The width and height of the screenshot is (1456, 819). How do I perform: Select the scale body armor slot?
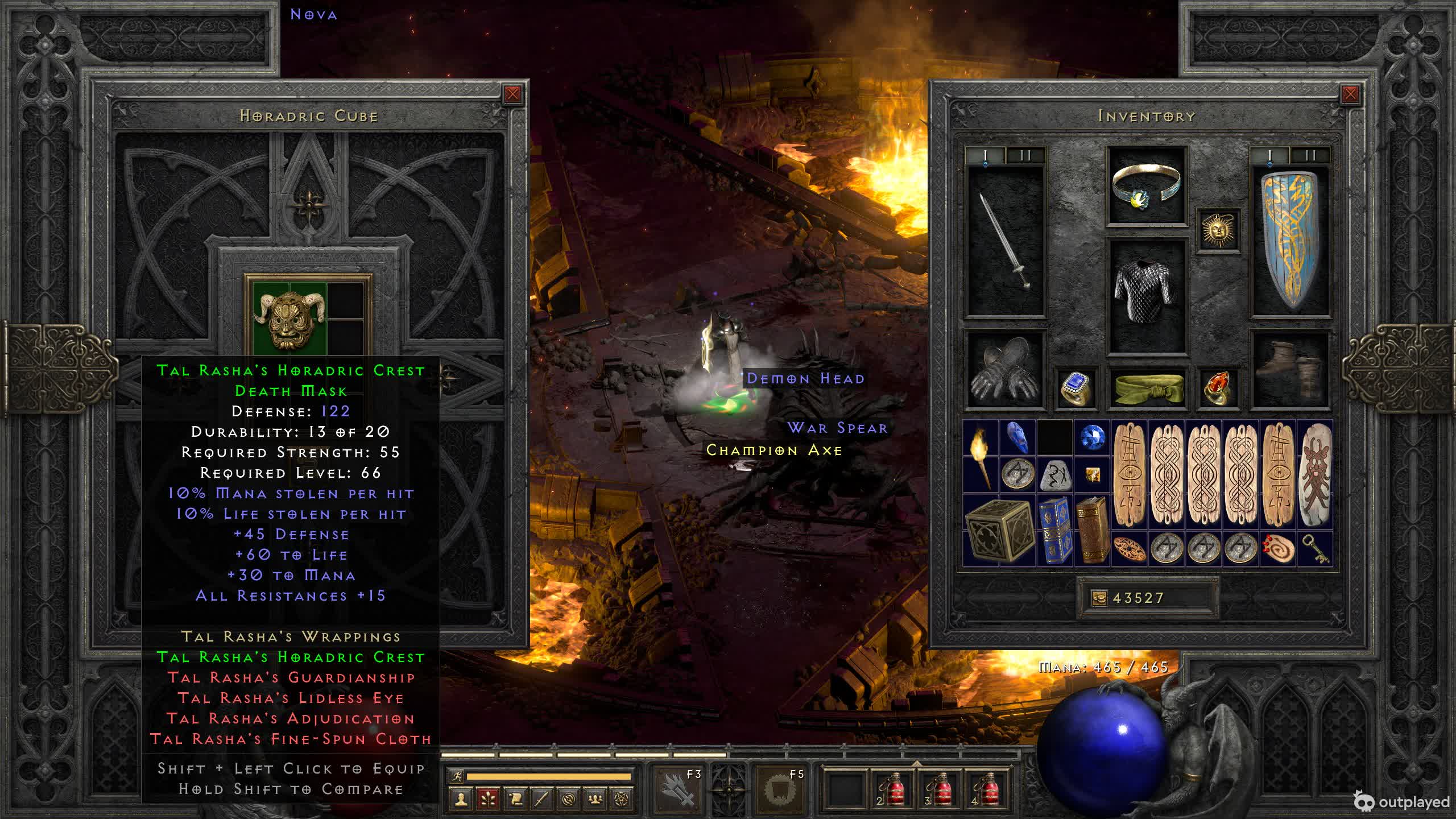coord(1147,295)
